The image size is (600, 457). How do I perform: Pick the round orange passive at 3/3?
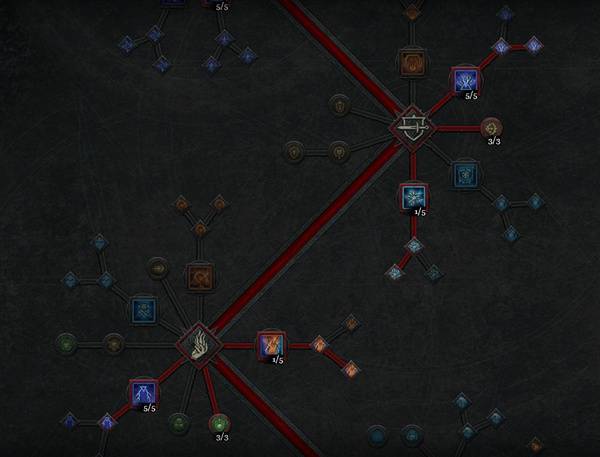click(491, 128)
